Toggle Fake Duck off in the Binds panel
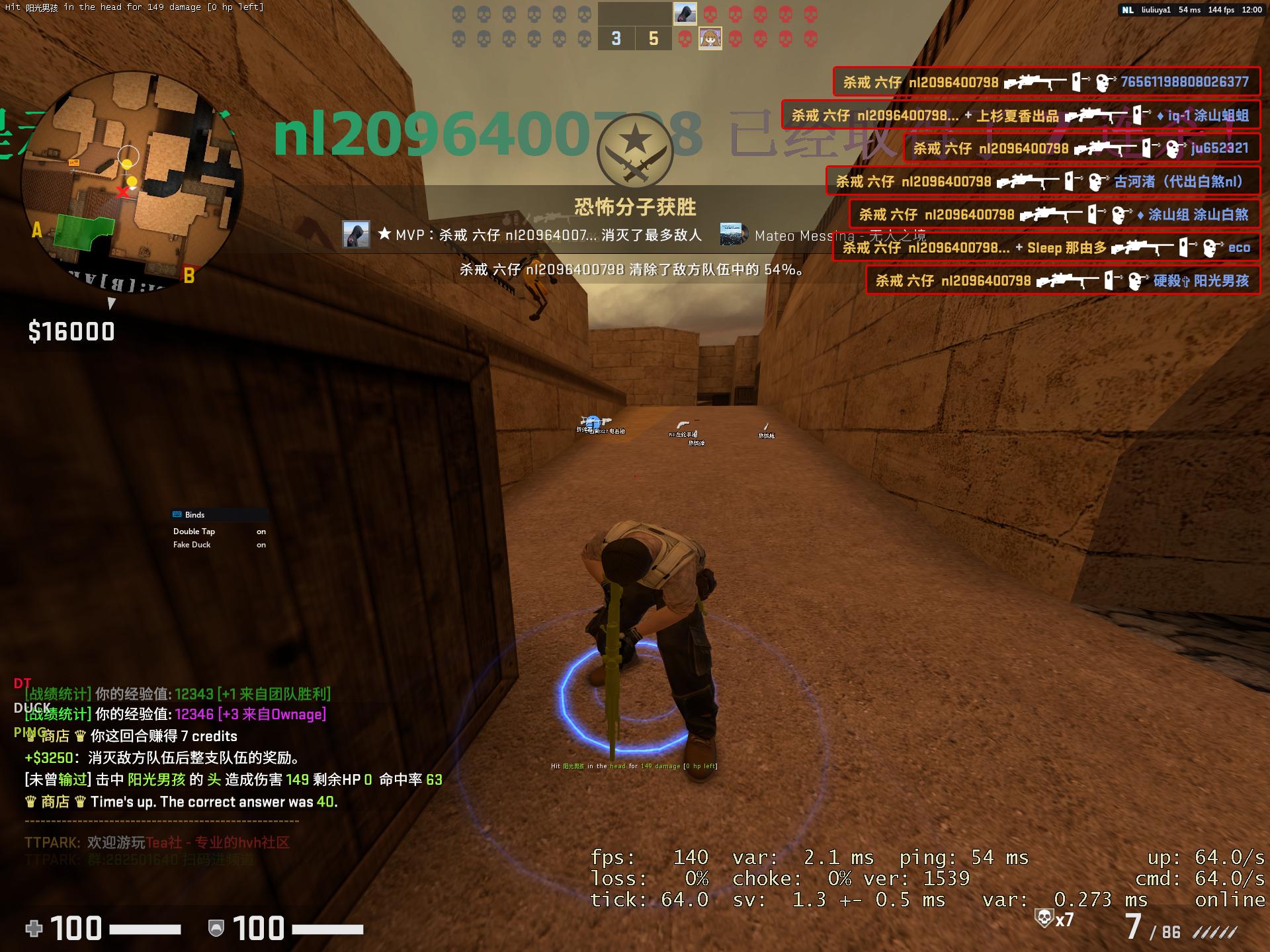Viewport: 1270px width, 952px height. (260, 545)
